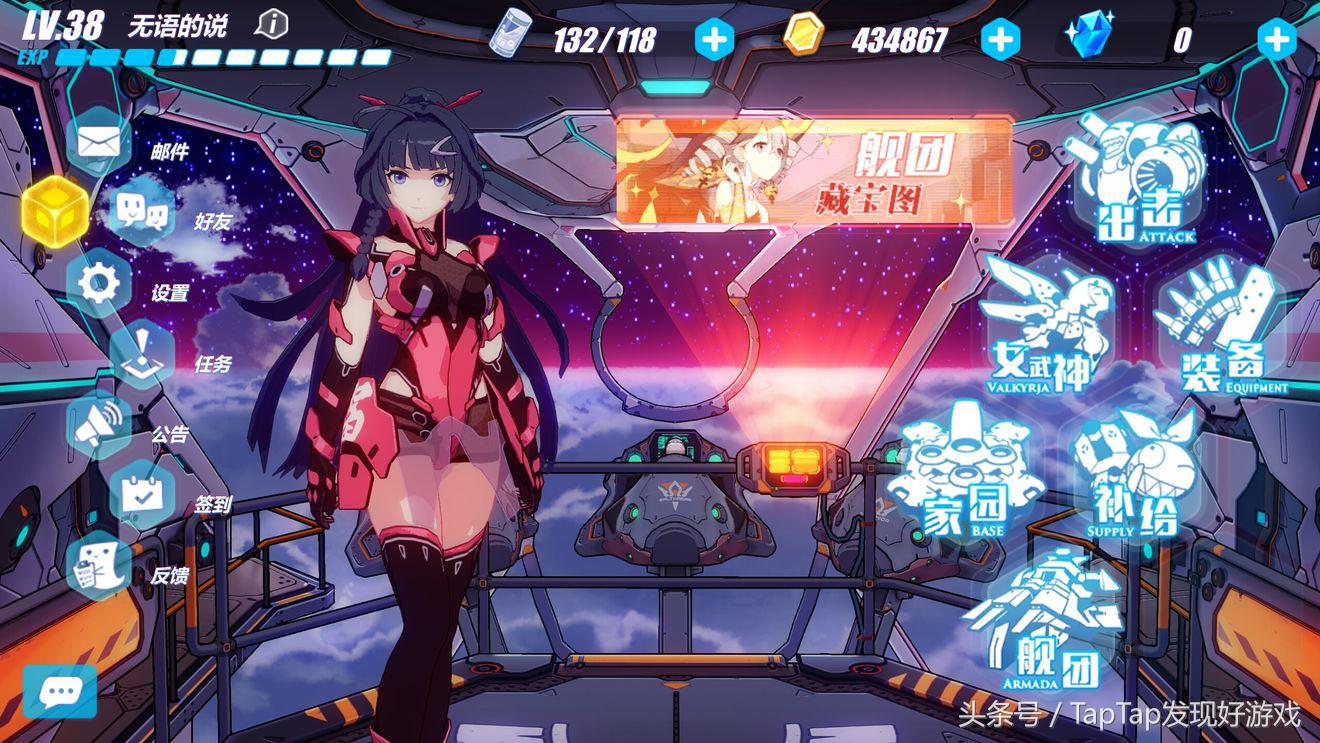Show the 任务 missions list
This screenshot has height=743, width=1320.
pyautogui.click(x=142, y=354)
